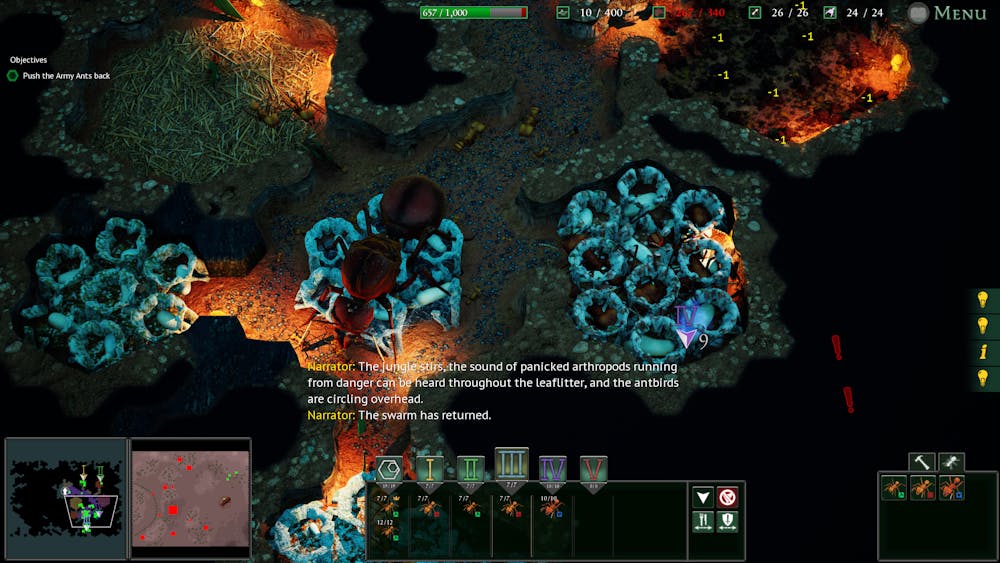1000x563 pixels.
Task: Toggle the fork and knife feeding button
Action: click(703, 522)
